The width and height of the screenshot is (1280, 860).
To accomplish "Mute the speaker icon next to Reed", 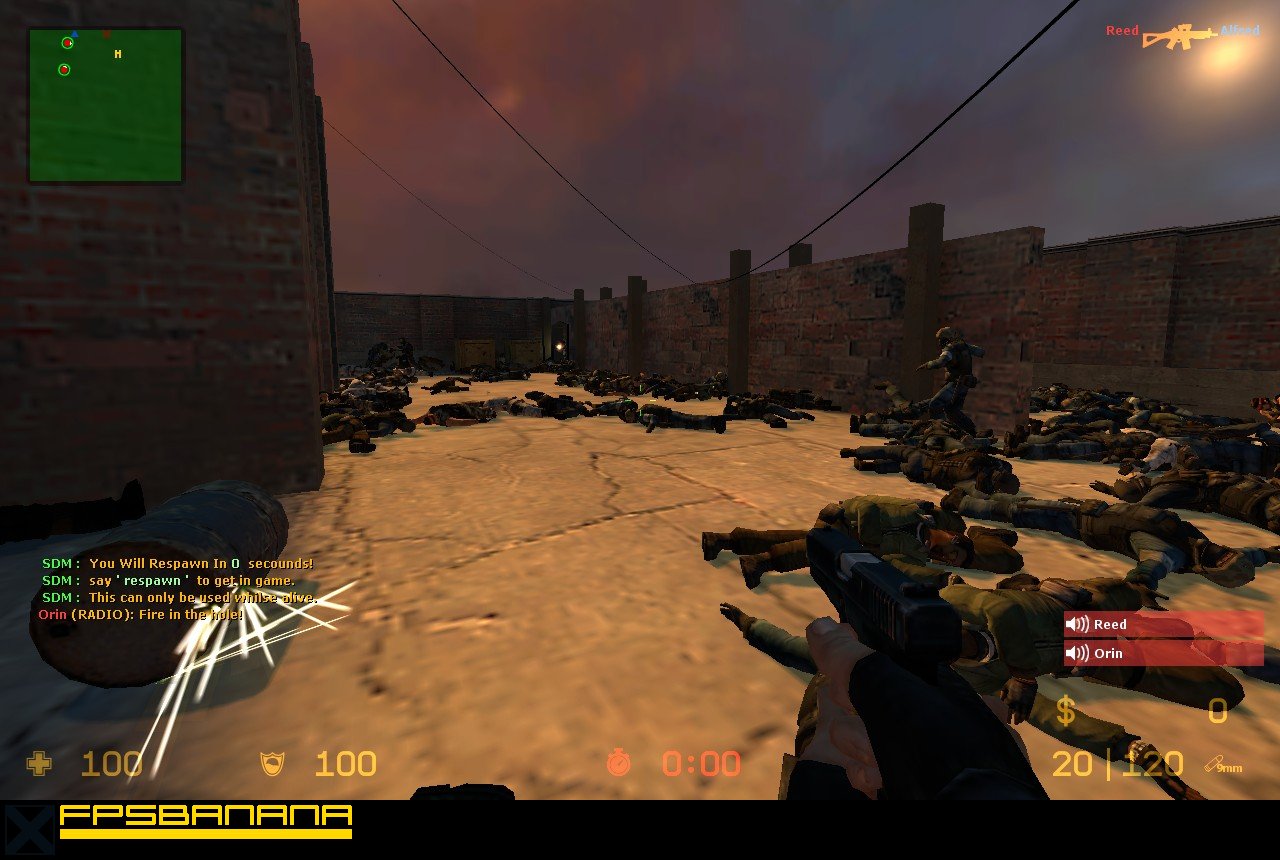I will pos(1078,624).
